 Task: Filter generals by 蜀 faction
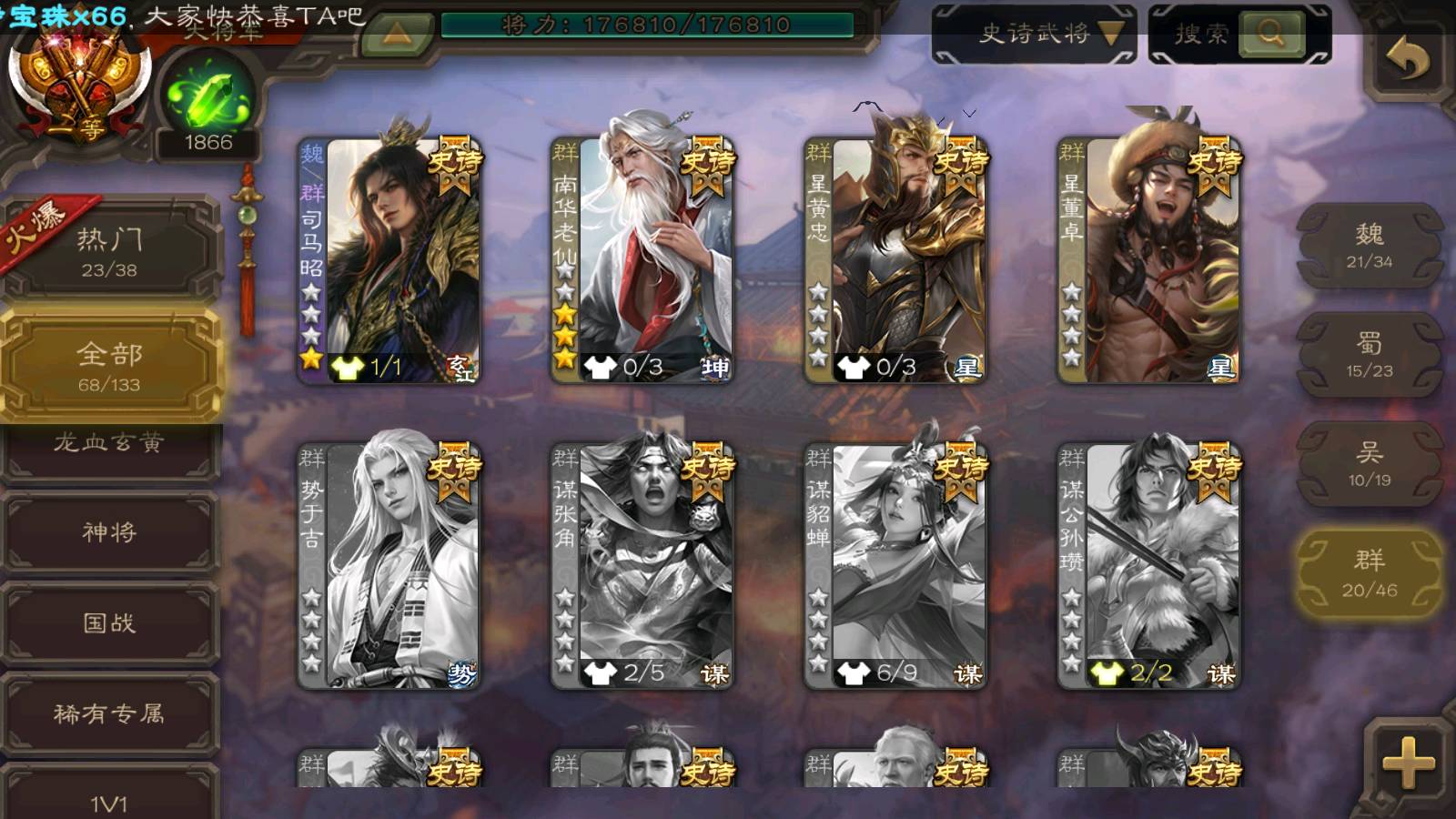[1370, 355]
